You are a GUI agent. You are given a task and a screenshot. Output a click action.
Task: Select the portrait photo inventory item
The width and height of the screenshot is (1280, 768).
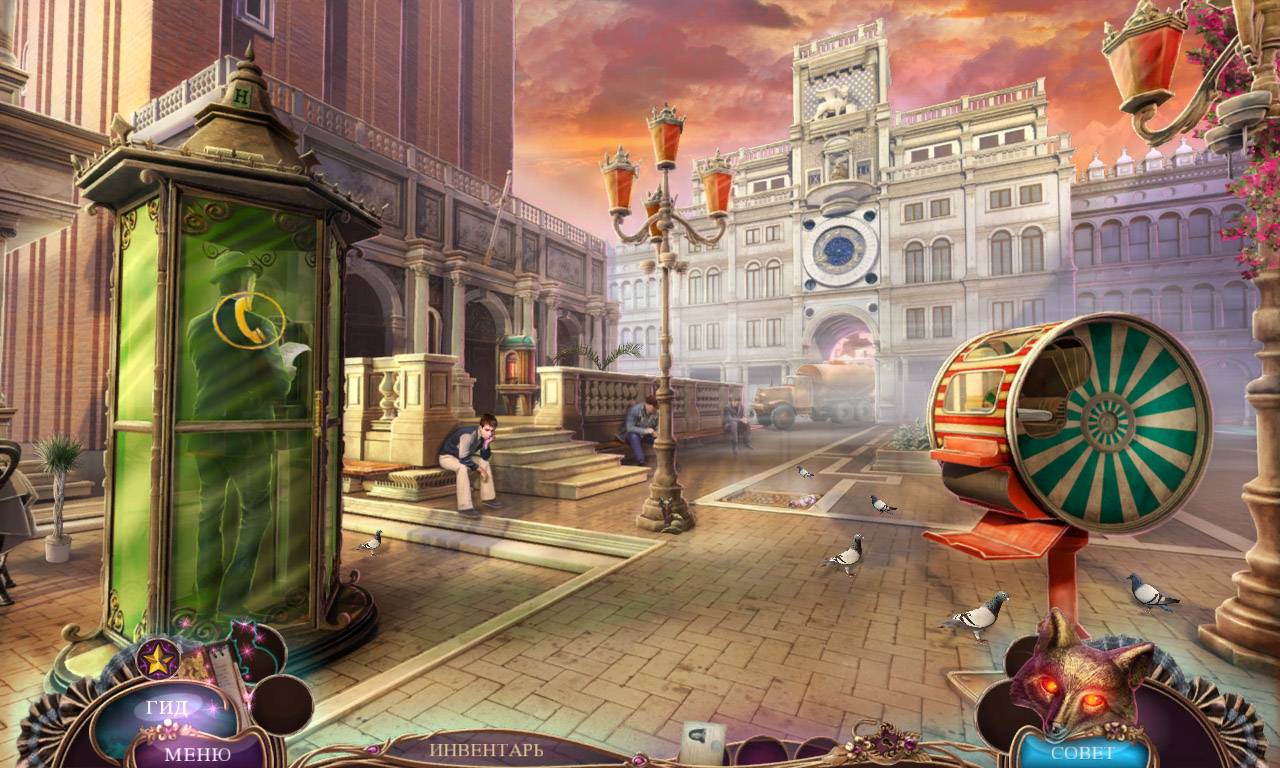pyautogui.click(x=703, y=743)
